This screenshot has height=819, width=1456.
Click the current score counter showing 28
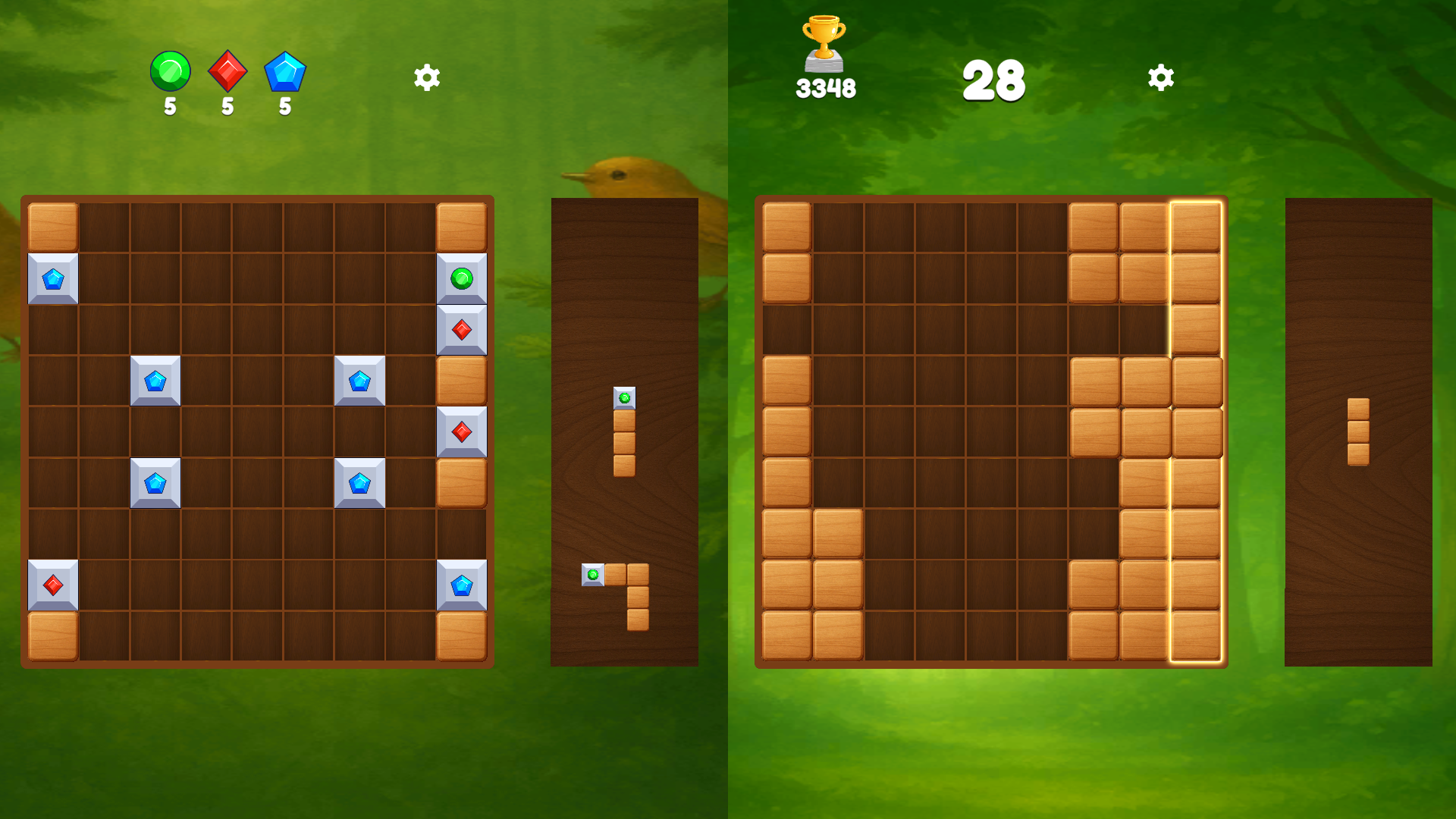pyautogui.click(x=995, y=80)
